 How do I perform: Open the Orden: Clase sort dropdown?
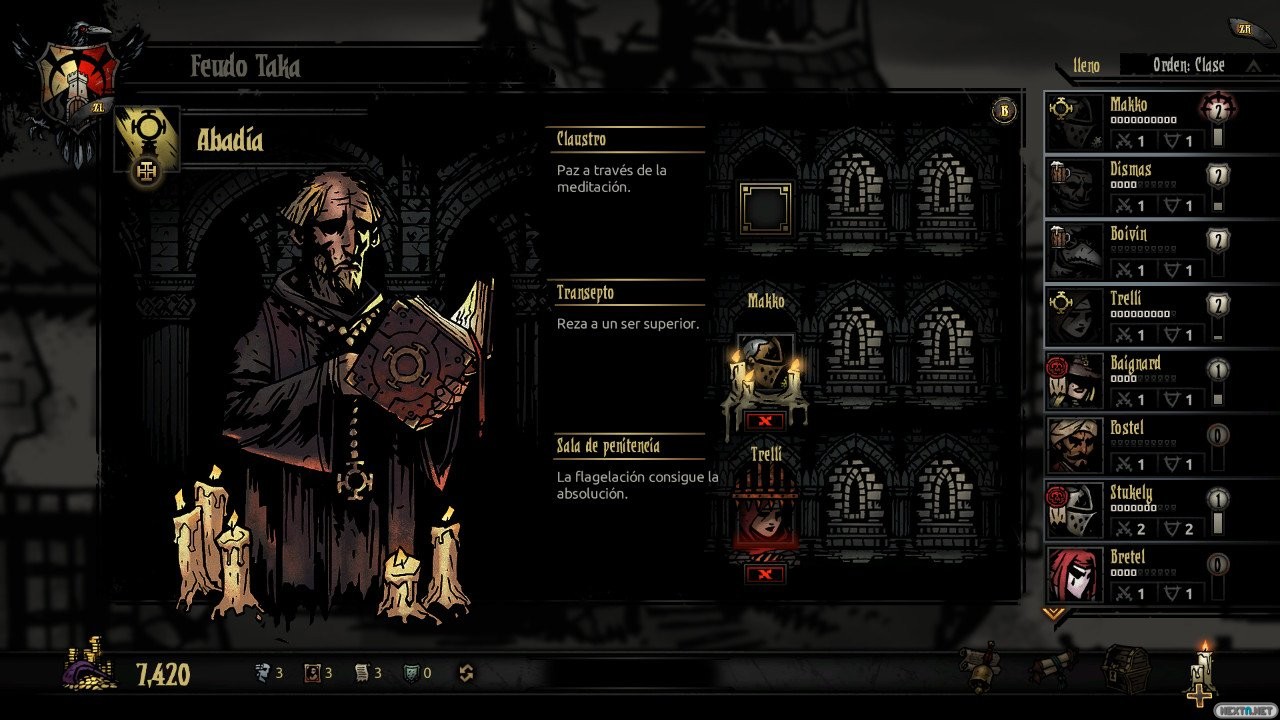pyautogui.click(x=1188, y=65)
